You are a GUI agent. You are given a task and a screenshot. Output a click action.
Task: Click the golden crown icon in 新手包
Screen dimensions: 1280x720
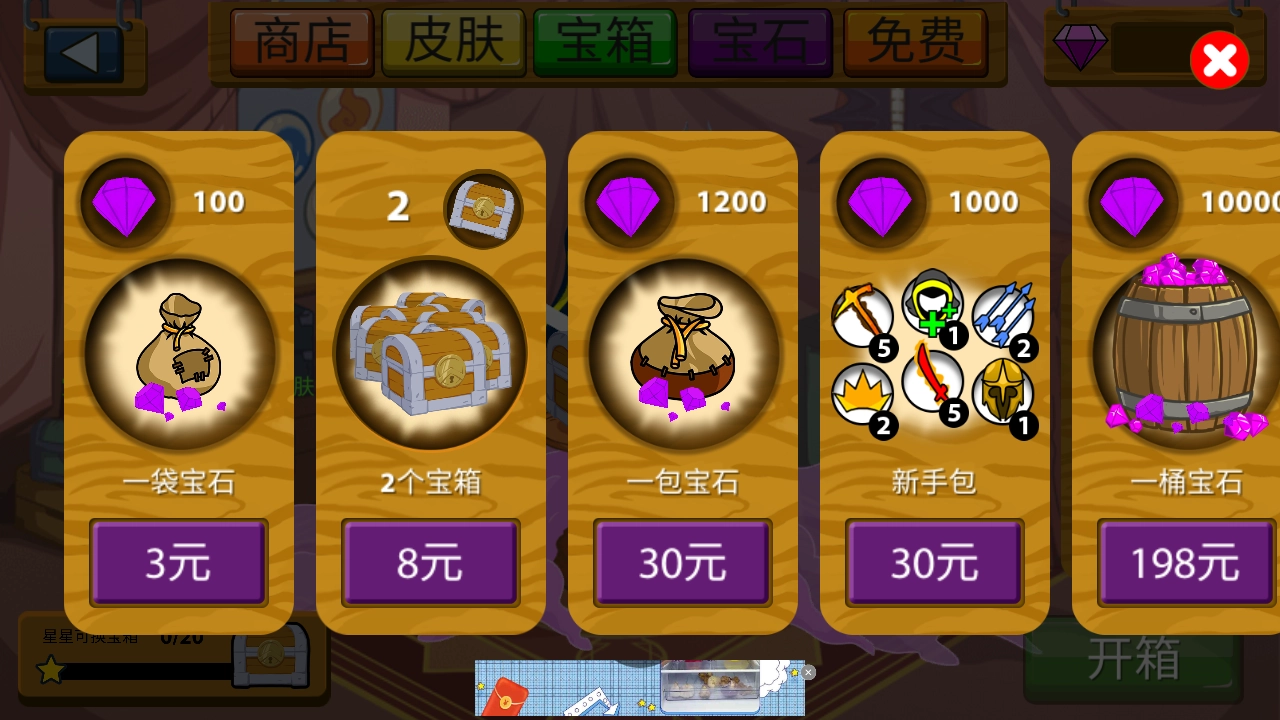point(863,392)
